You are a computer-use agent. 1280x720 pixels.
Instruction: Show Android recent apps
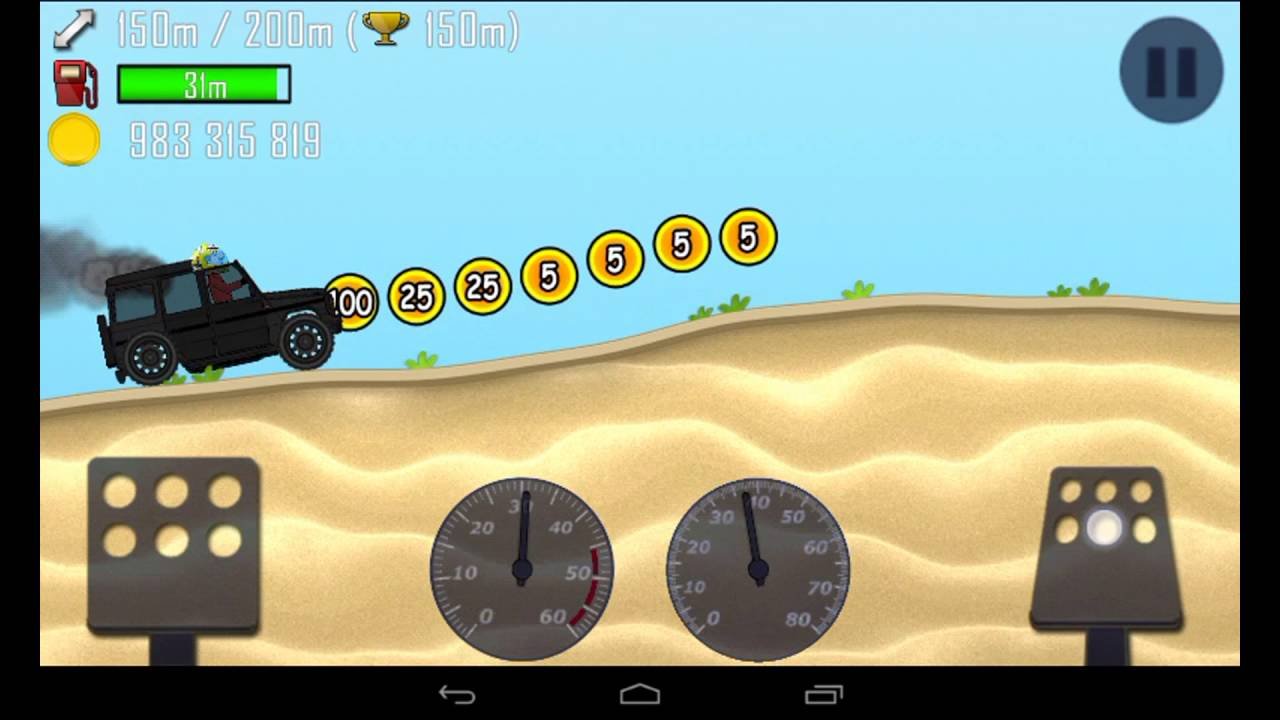click(x=823, y=694)
